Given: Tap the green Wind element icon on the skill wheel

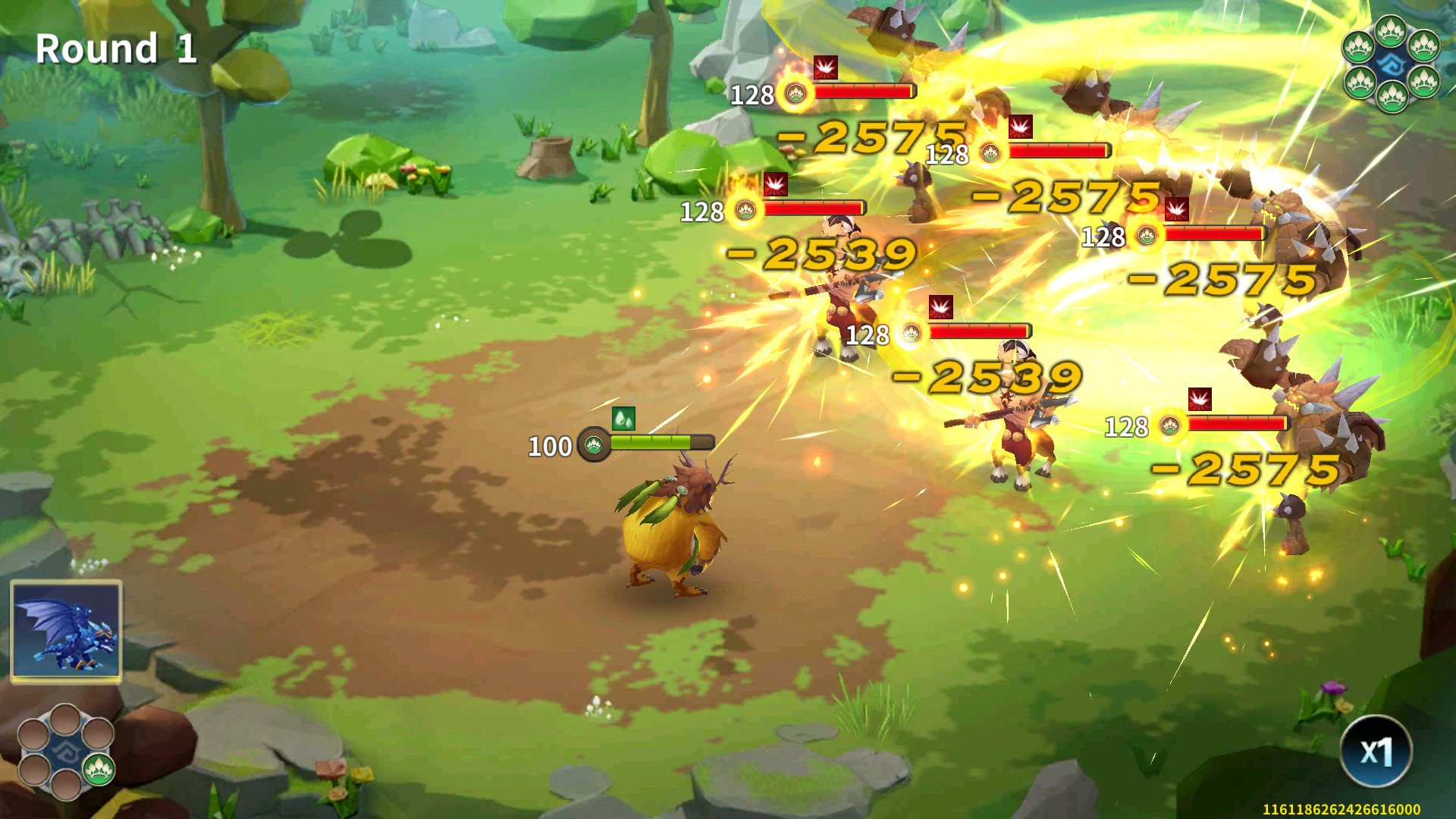Looking at the screenshot, I should (x=99, y=770).
